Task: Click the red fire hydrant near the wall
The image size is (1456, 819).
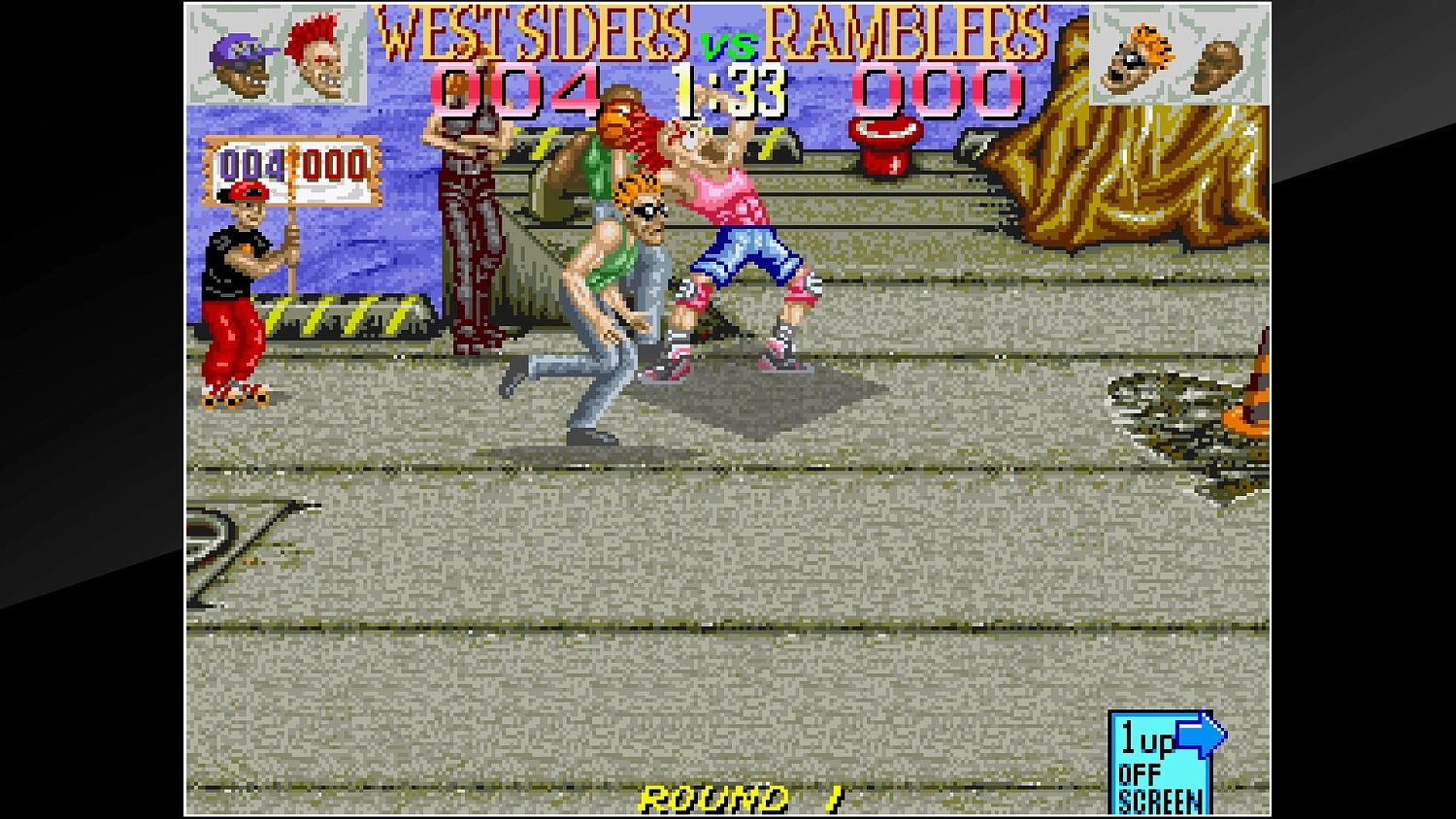Action: point(886,143)
